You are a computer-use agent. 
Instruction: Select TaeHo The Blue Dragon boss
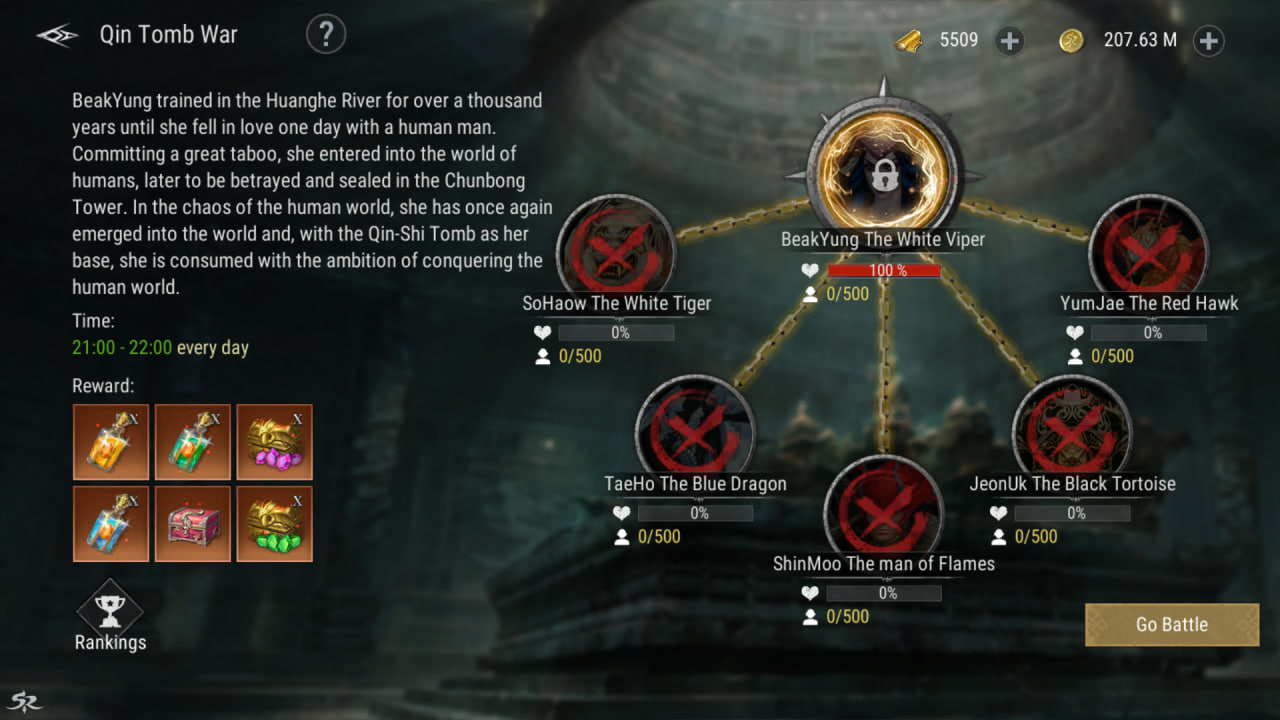click(695, 432)
